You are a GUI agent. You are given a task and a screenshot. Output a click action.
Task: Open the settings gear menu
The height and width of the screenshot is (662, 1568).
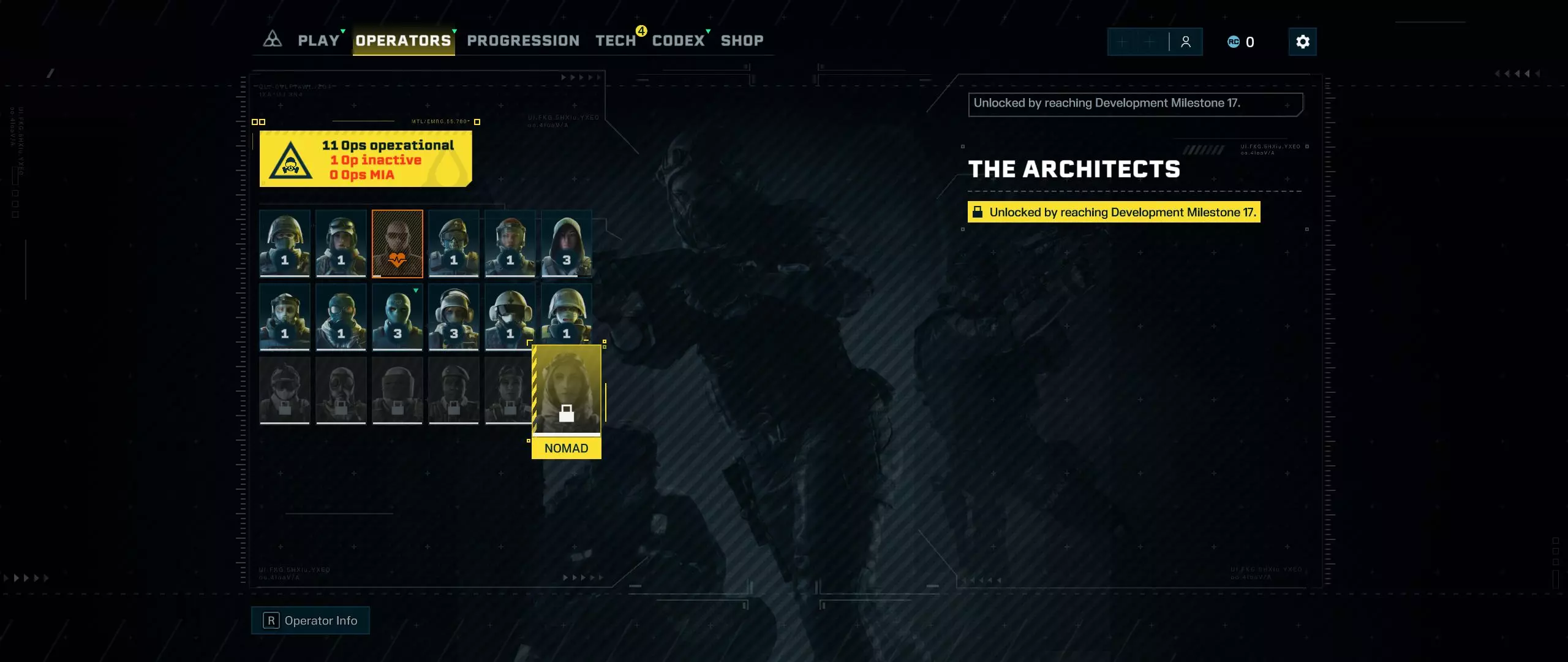[x=1302, y=42]
